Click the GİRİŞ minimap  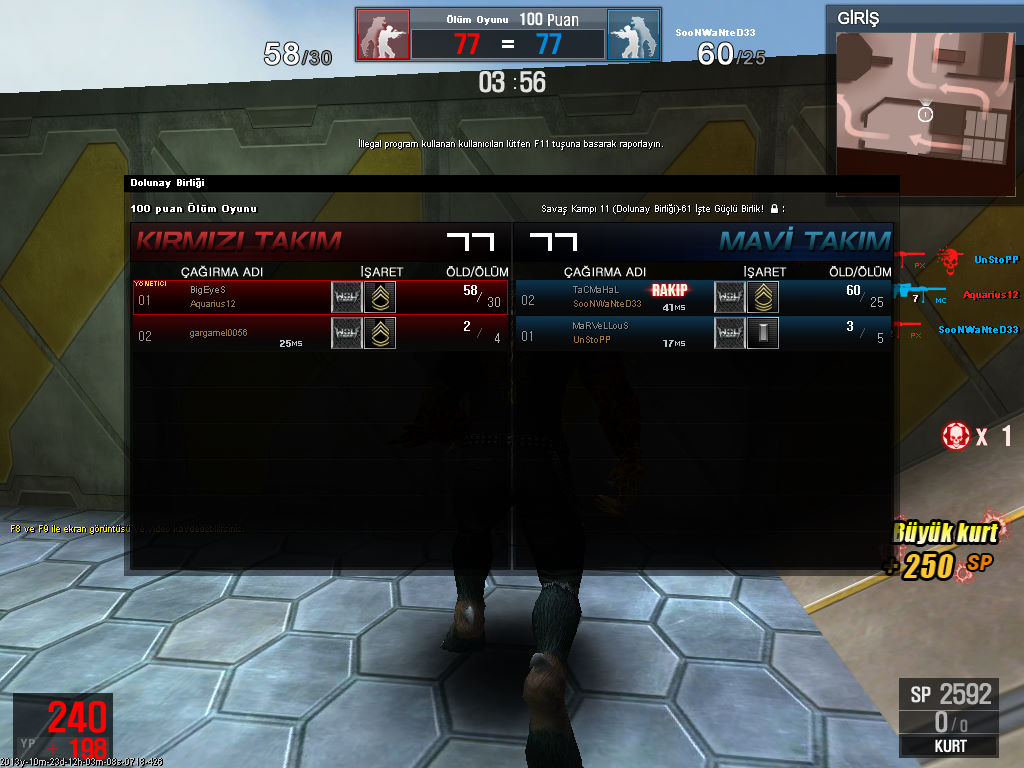(x=923, y=98)
